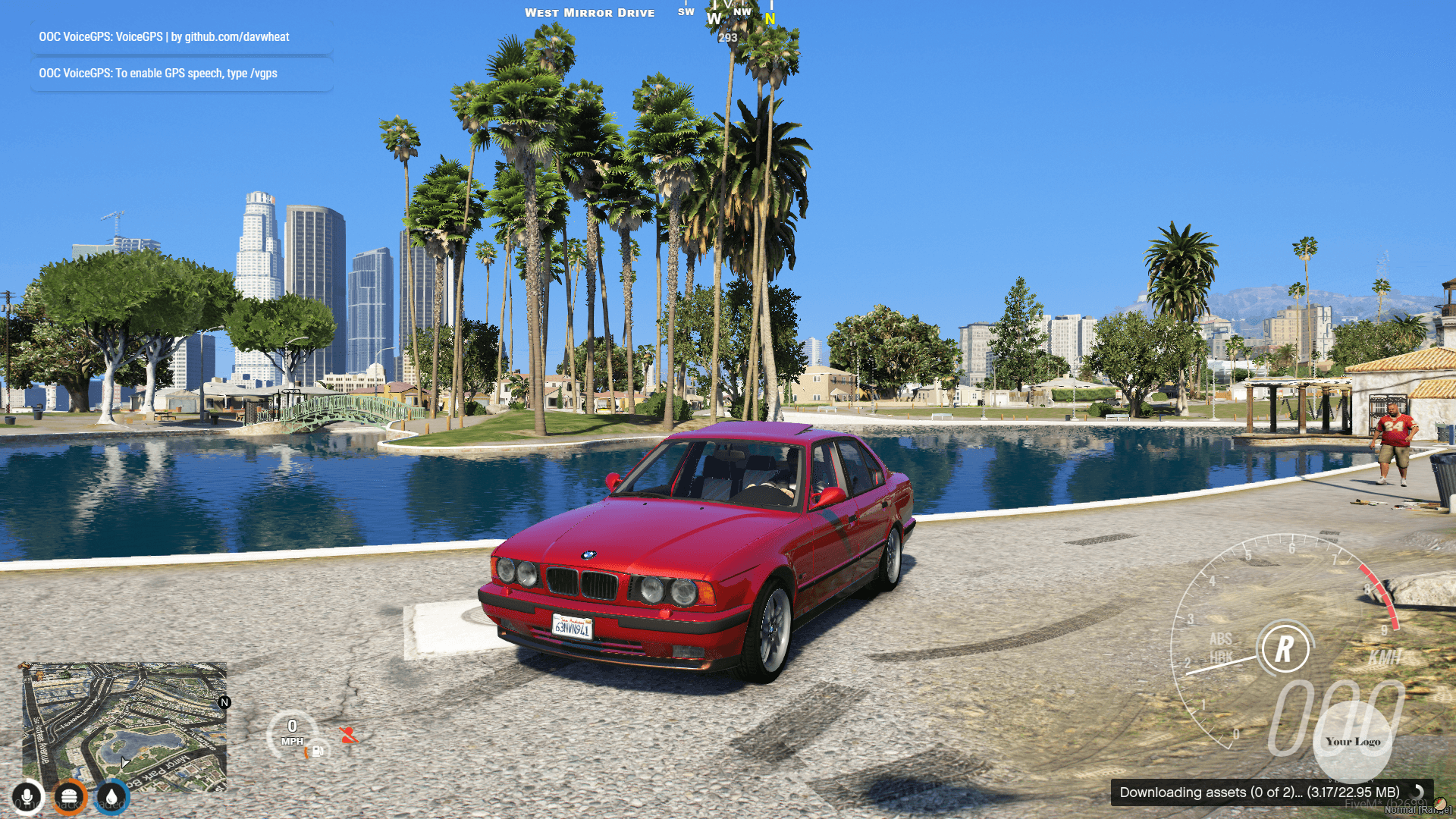The height and width of the screenshot is (819, 1456).
Task: Click the compass heading 293 readout
Action: [727, 36]
